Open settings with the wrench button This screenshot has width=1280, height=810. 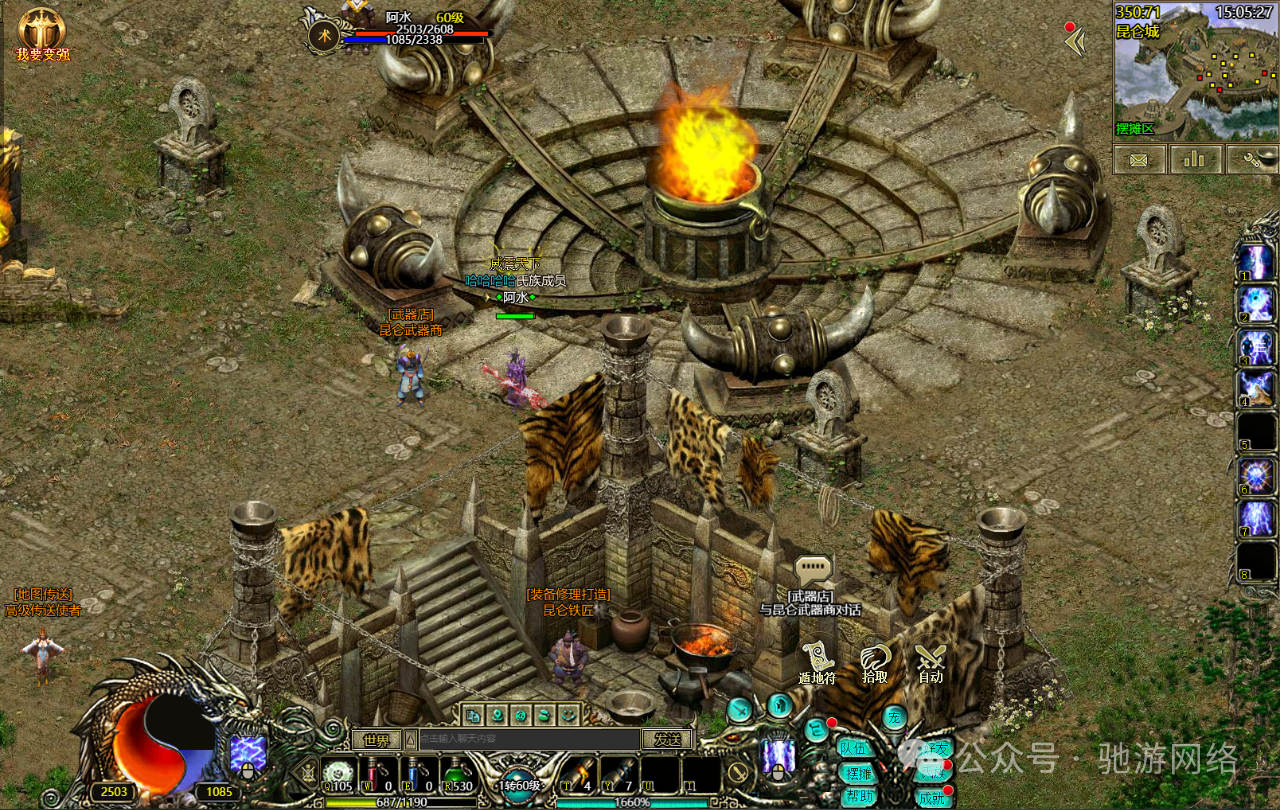click(1252, 159)
